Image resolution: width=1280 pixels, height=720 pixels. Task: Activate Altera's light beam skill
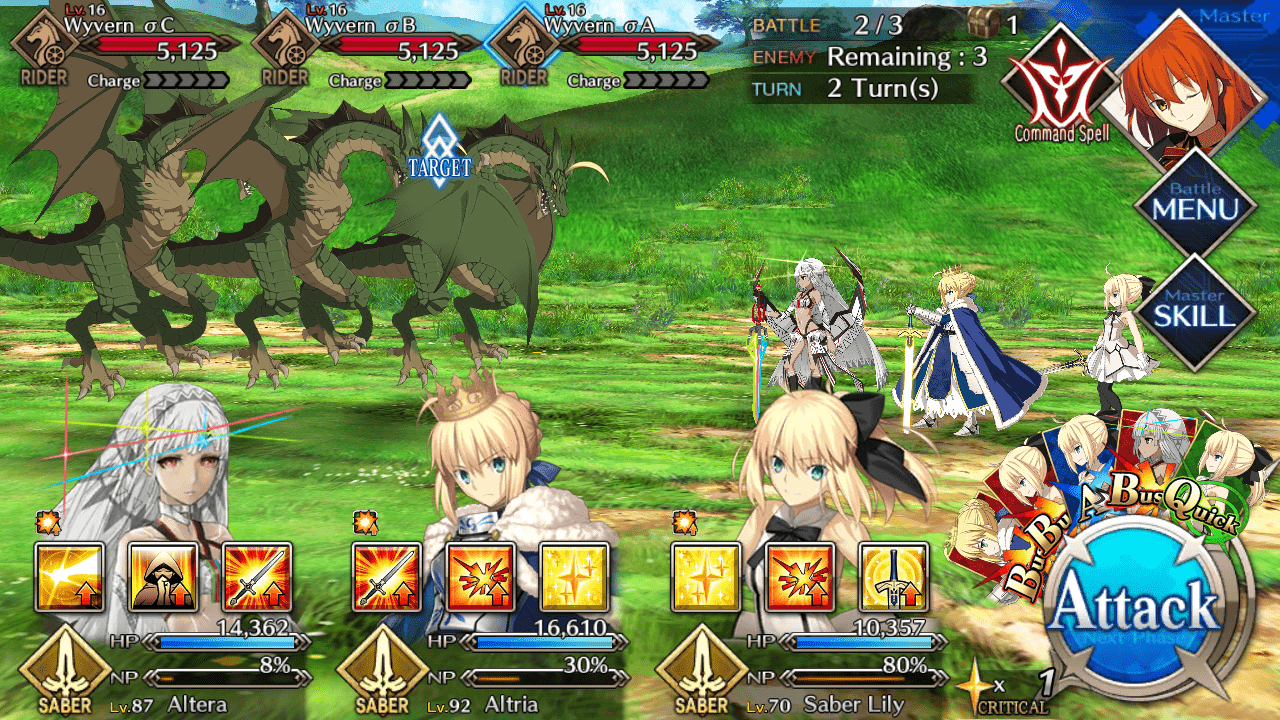pyautogui.click(x=70, y=577)
